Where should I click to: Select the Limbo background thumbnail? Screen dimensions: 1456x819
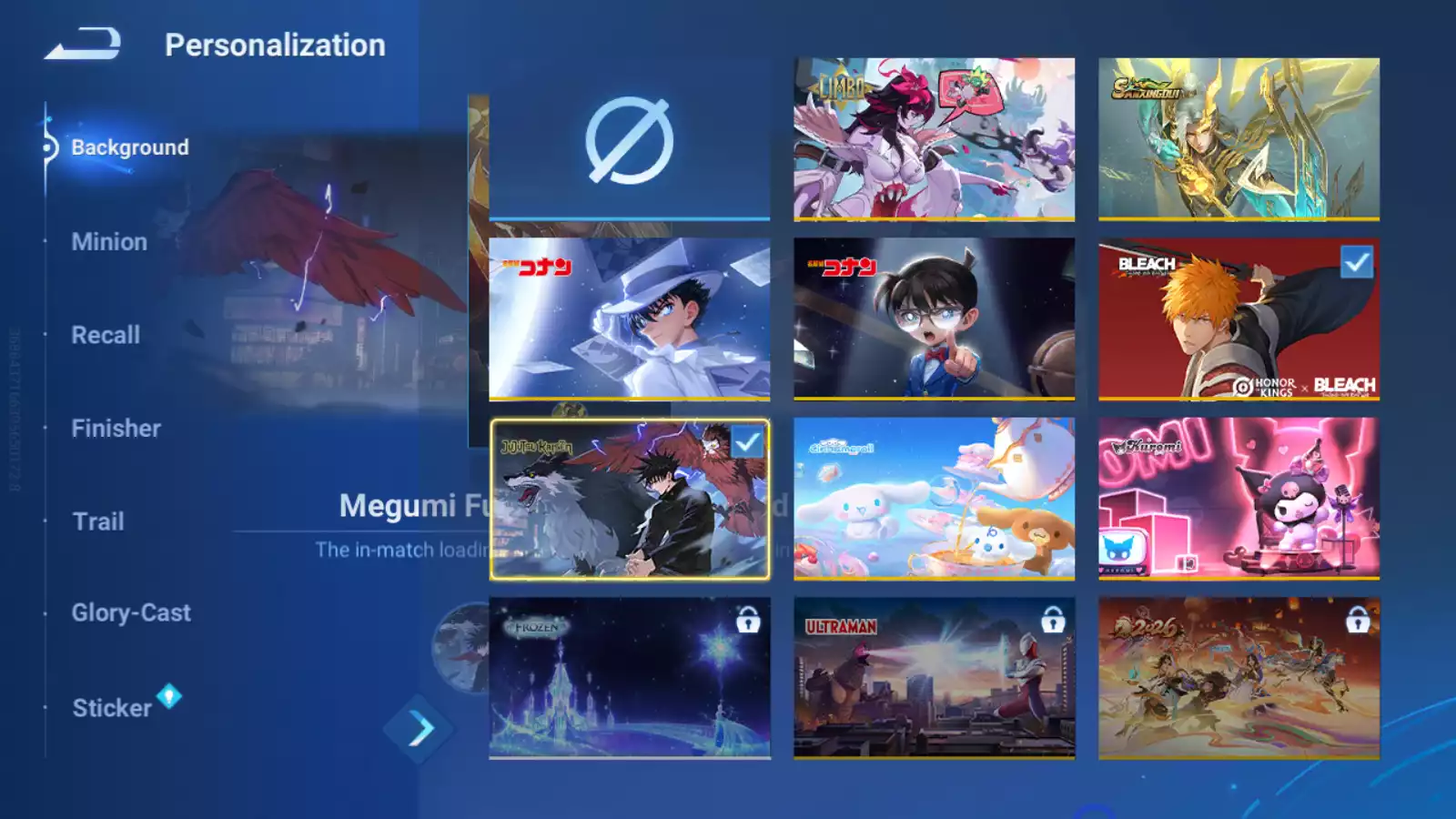pos(934,138)
